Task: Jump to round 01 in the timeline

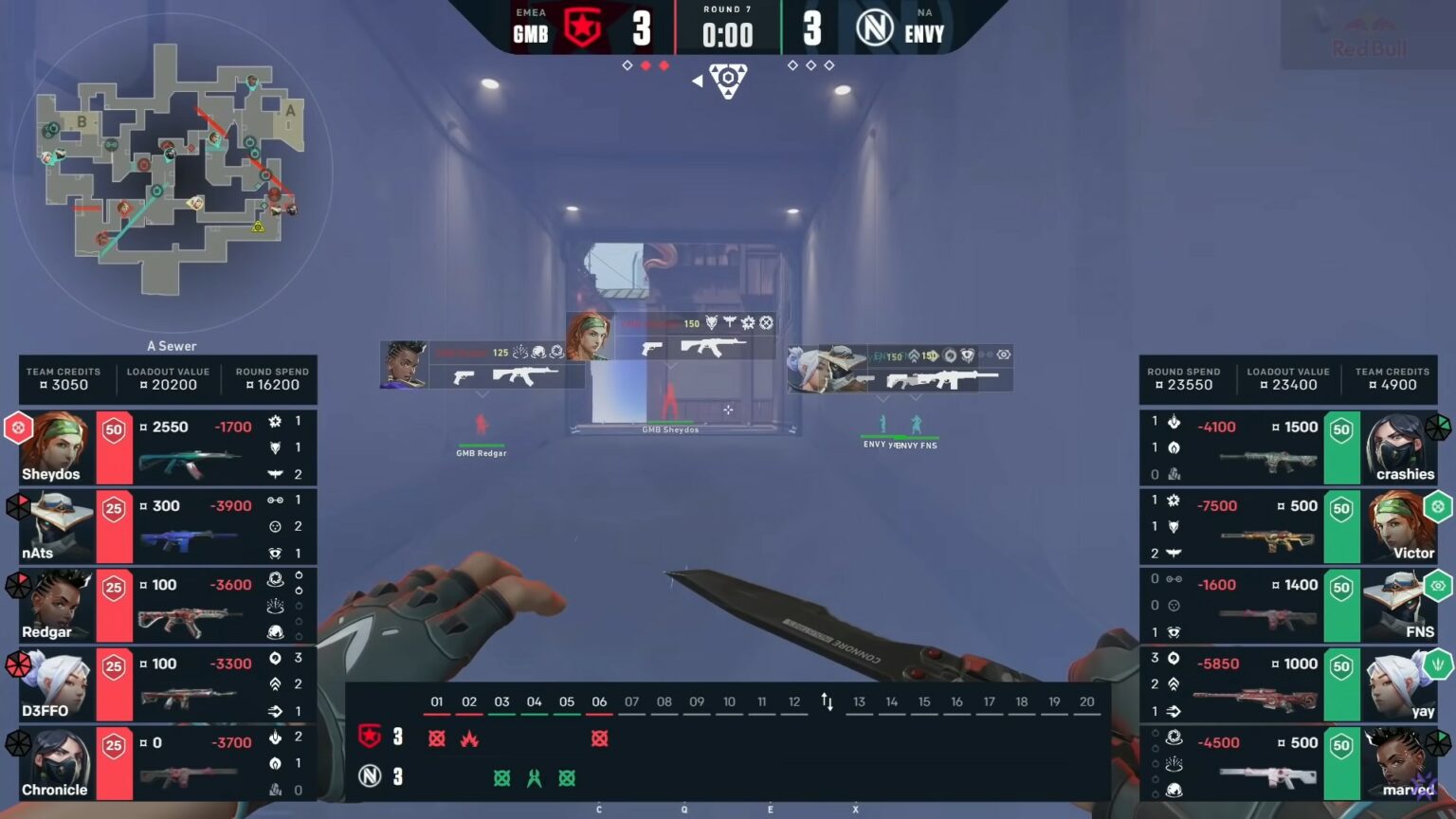Action: (437, 702)
